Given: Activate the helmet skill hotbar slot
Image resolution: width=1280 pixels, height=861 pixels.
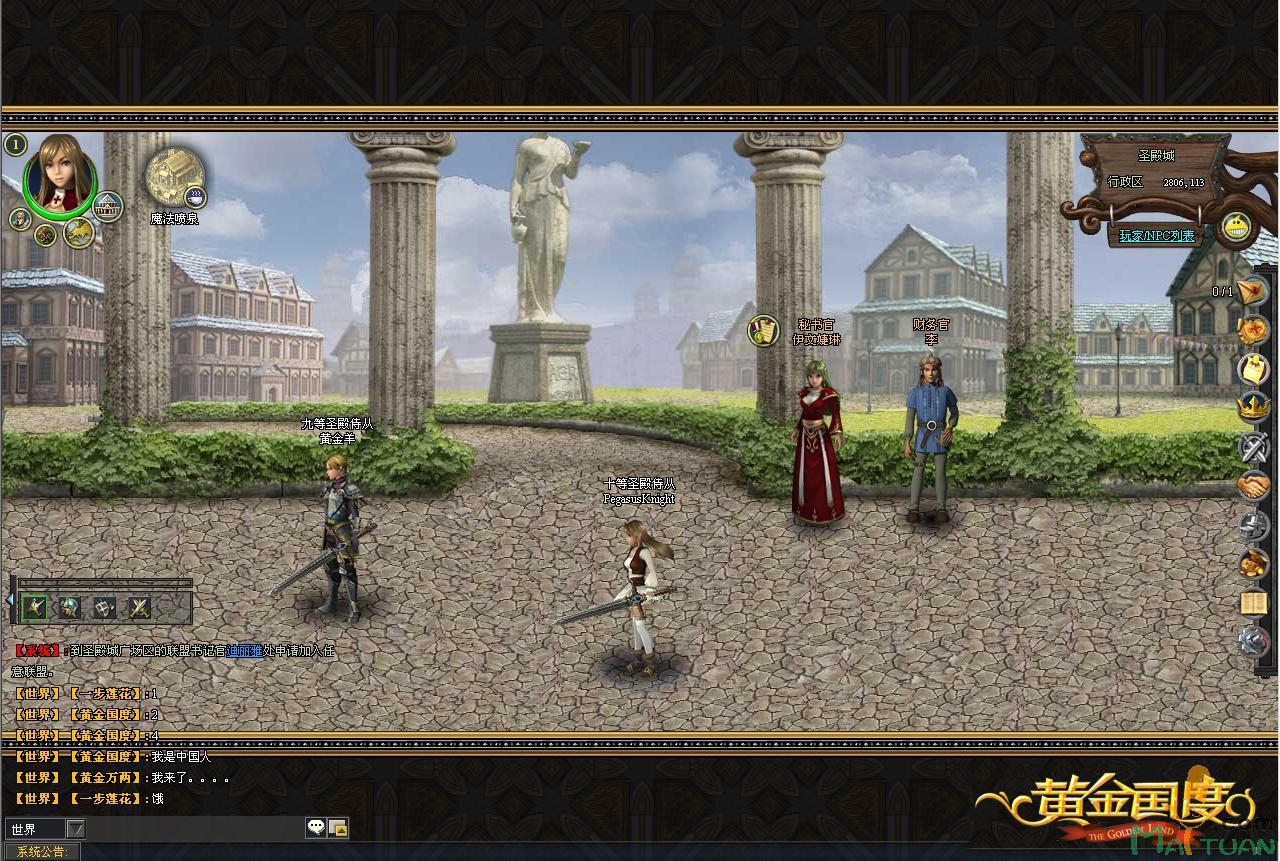Looking at the screenshot, I should 70,606.
